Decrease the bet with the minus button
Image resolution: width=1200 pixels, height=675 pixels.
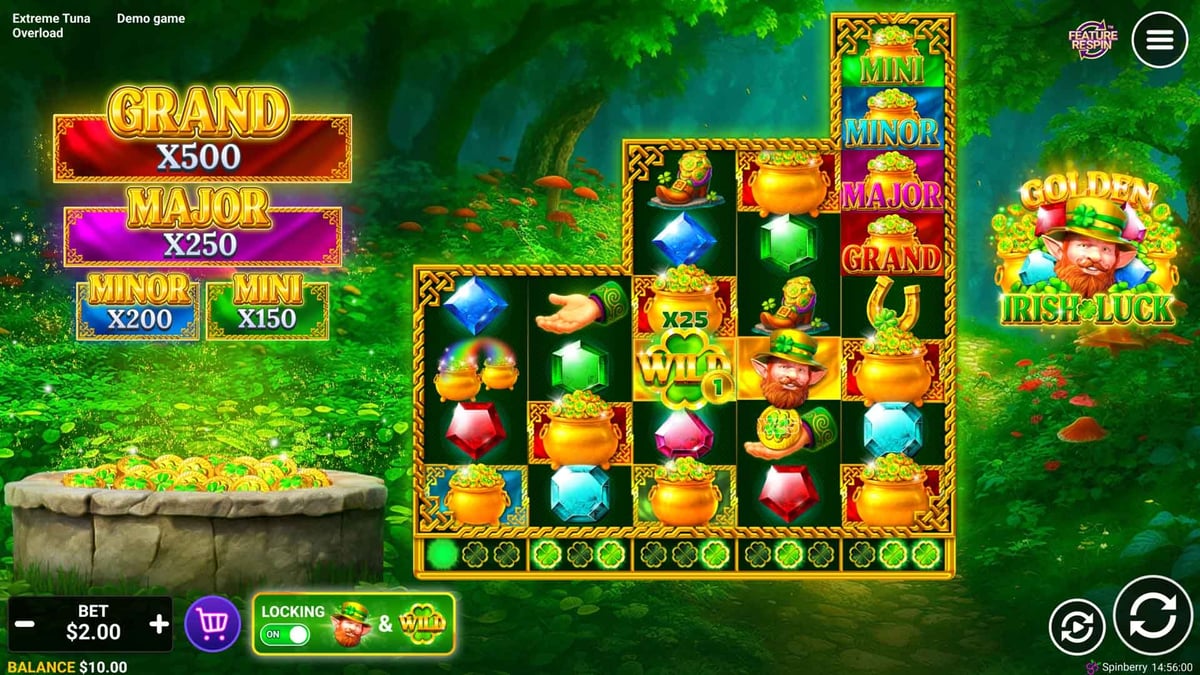pyautogui.click(x=27, y=625)
